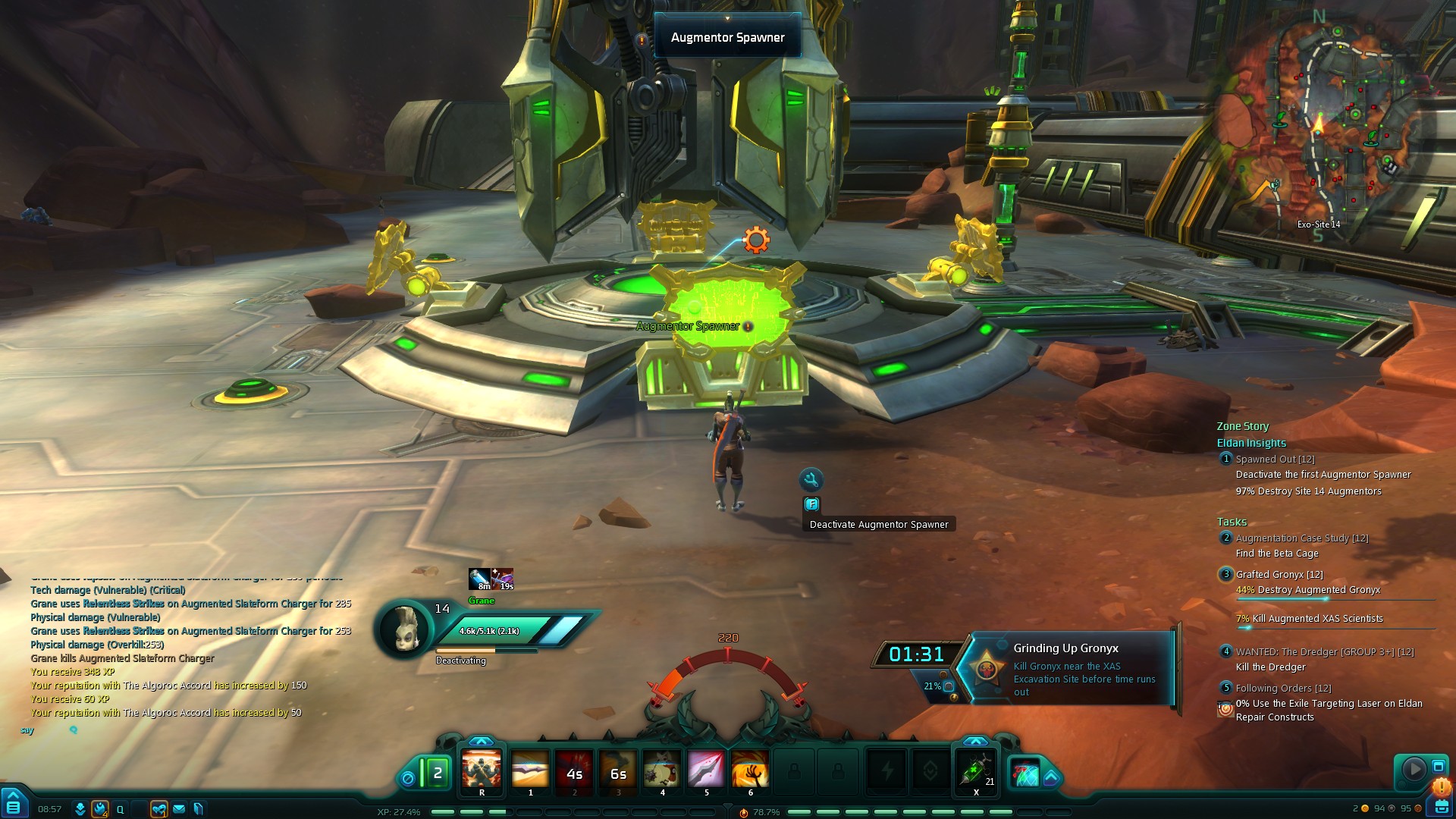Click the play button in the corner panel
This screenshot has height=819, width=1456.
[1414, 769]
